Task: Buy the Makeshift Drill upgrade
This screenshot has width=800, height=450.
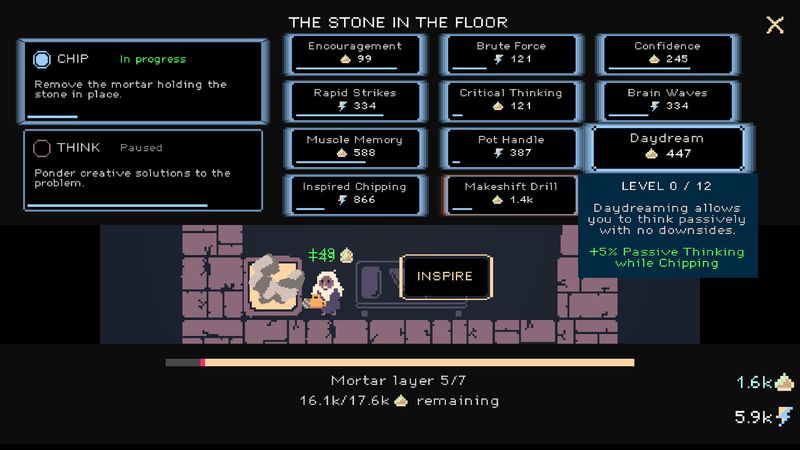Action: click(511, 194)
